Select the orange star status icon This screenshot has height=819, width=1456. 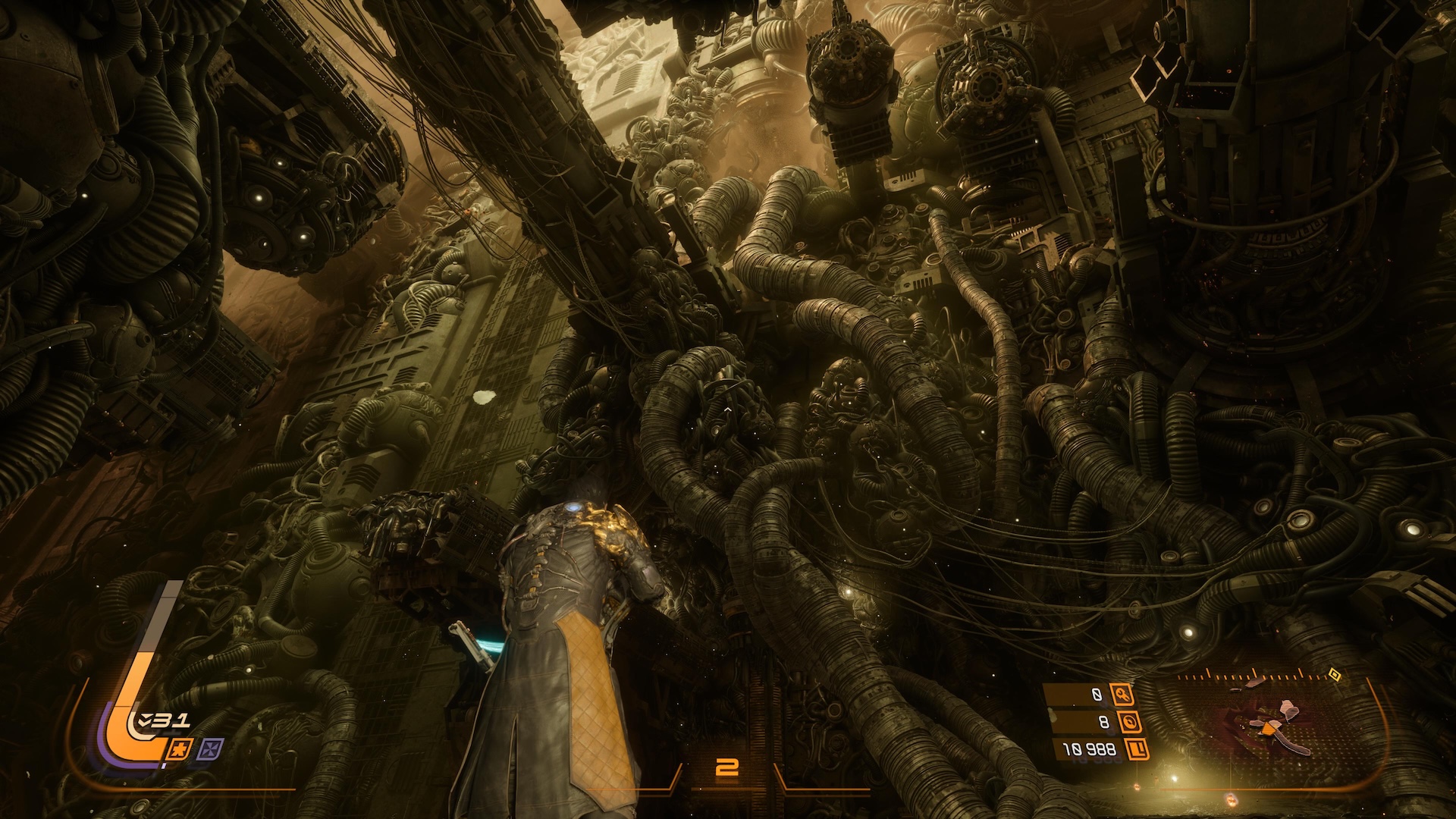tap(180, 749)
